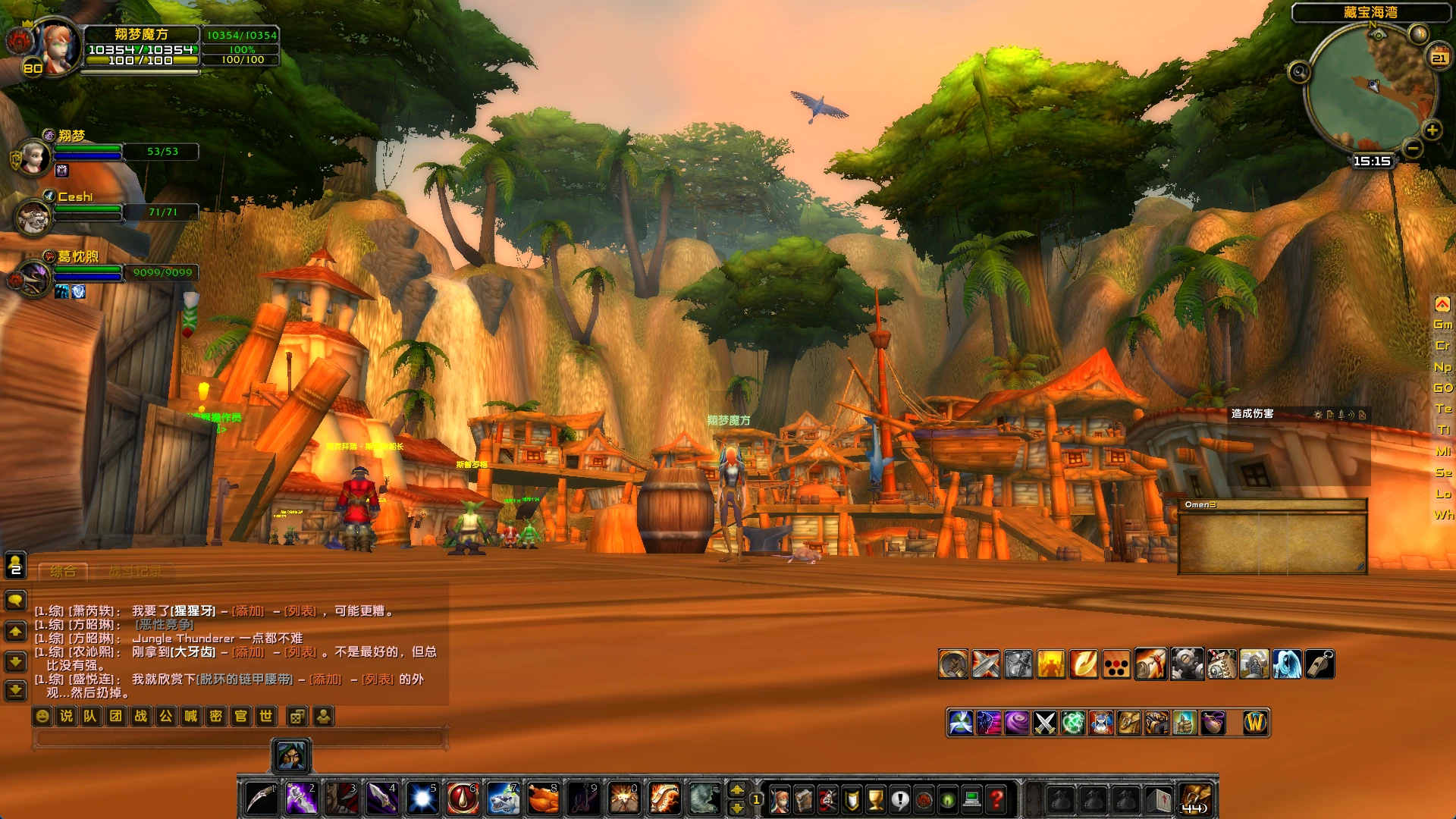
Task: Activate the roasted chicken food slot
Action: (x=543, y=799)
